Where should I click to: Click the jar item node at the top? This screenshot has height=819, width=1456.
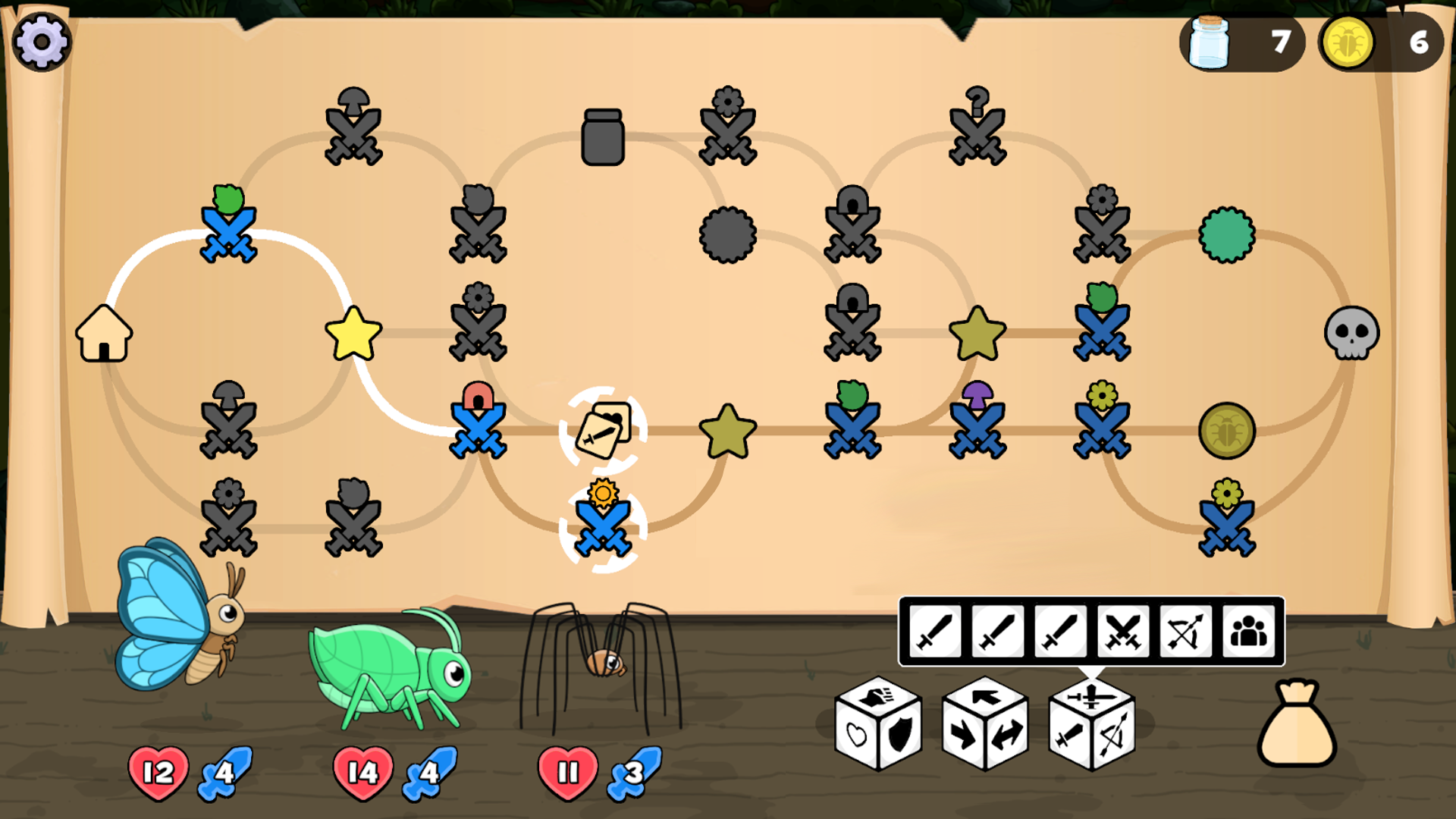tap(603, 136)
